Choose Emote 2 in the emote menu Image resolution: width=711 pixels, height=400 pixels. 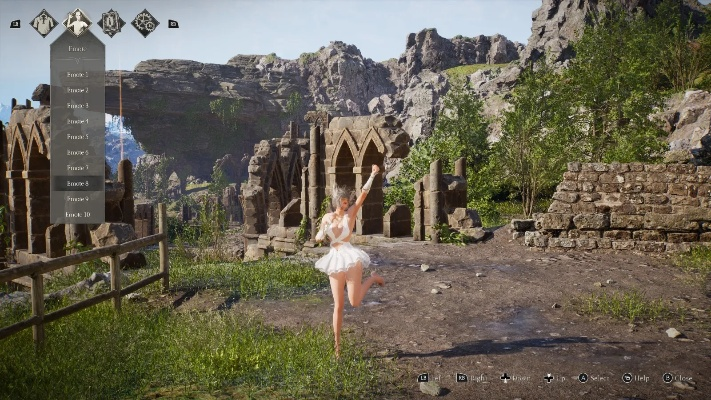[77, 90]
